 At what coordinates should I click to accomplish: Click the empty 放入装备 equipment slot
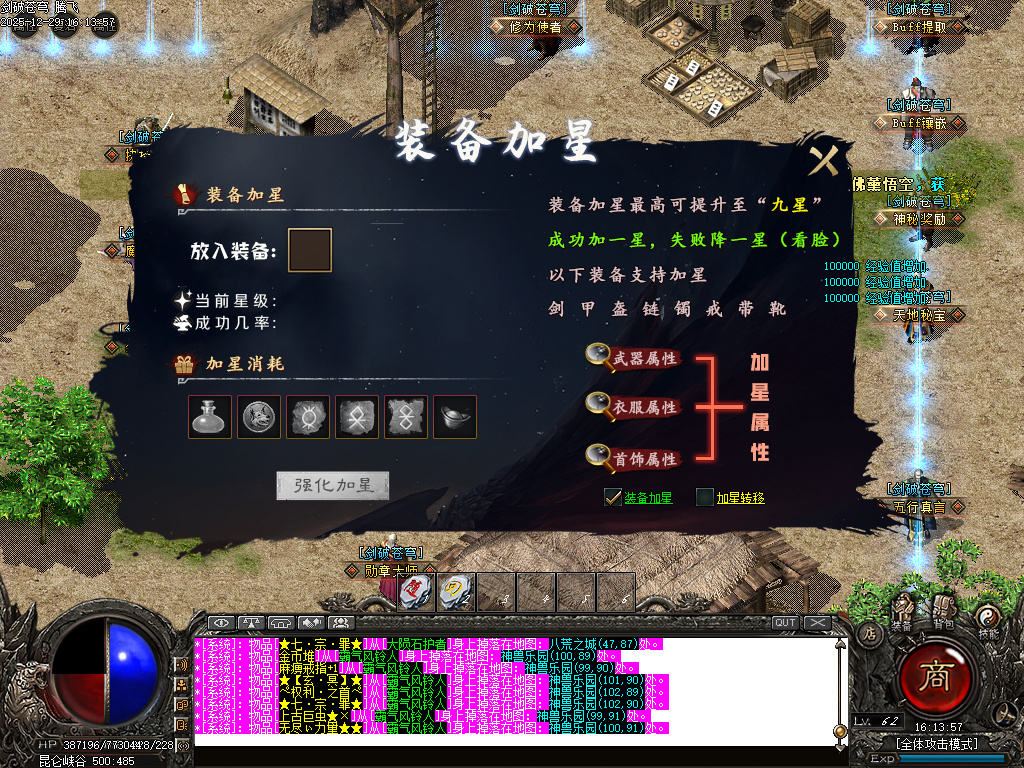click(x=309, y=250)
